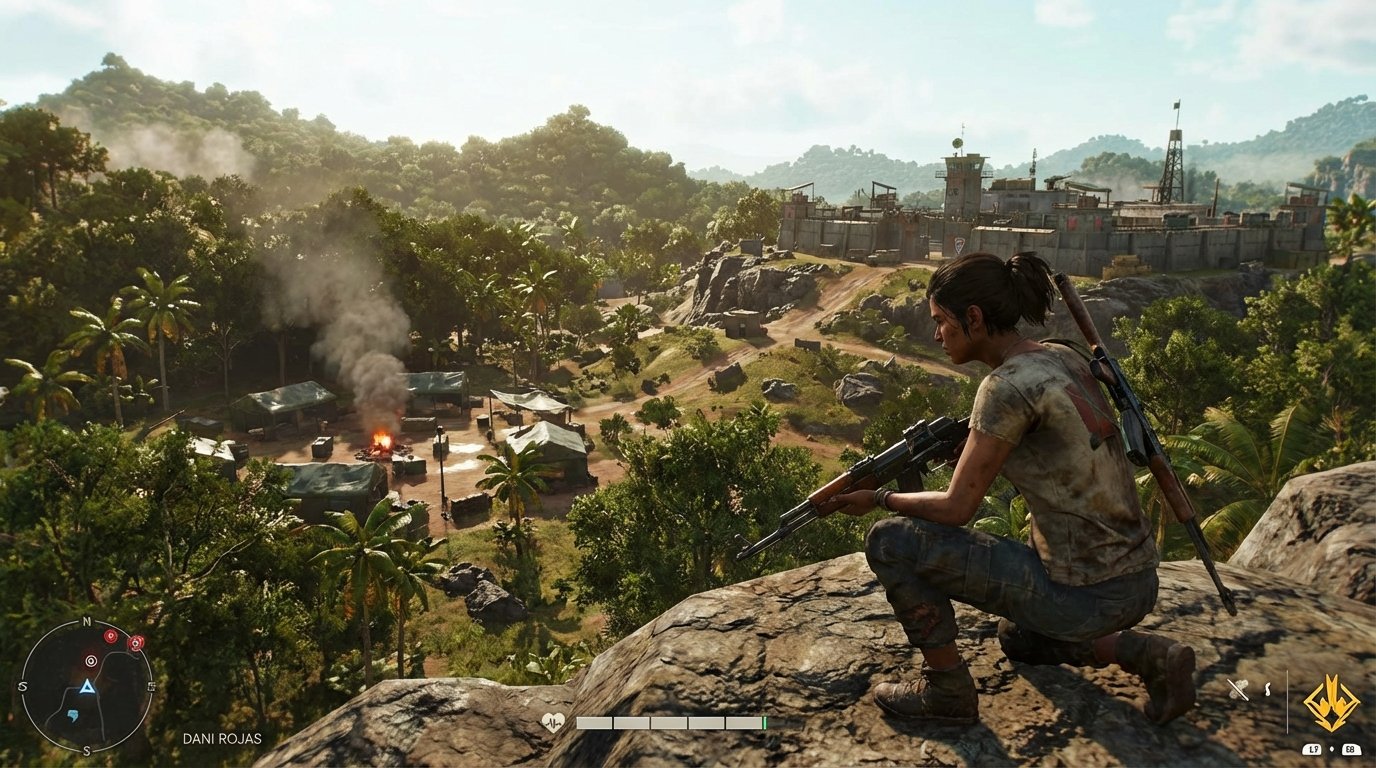Viewport: 1376px width, 768px height.
Task: Click the DANI ROJAS nameplate
Action: coord(222,738)
